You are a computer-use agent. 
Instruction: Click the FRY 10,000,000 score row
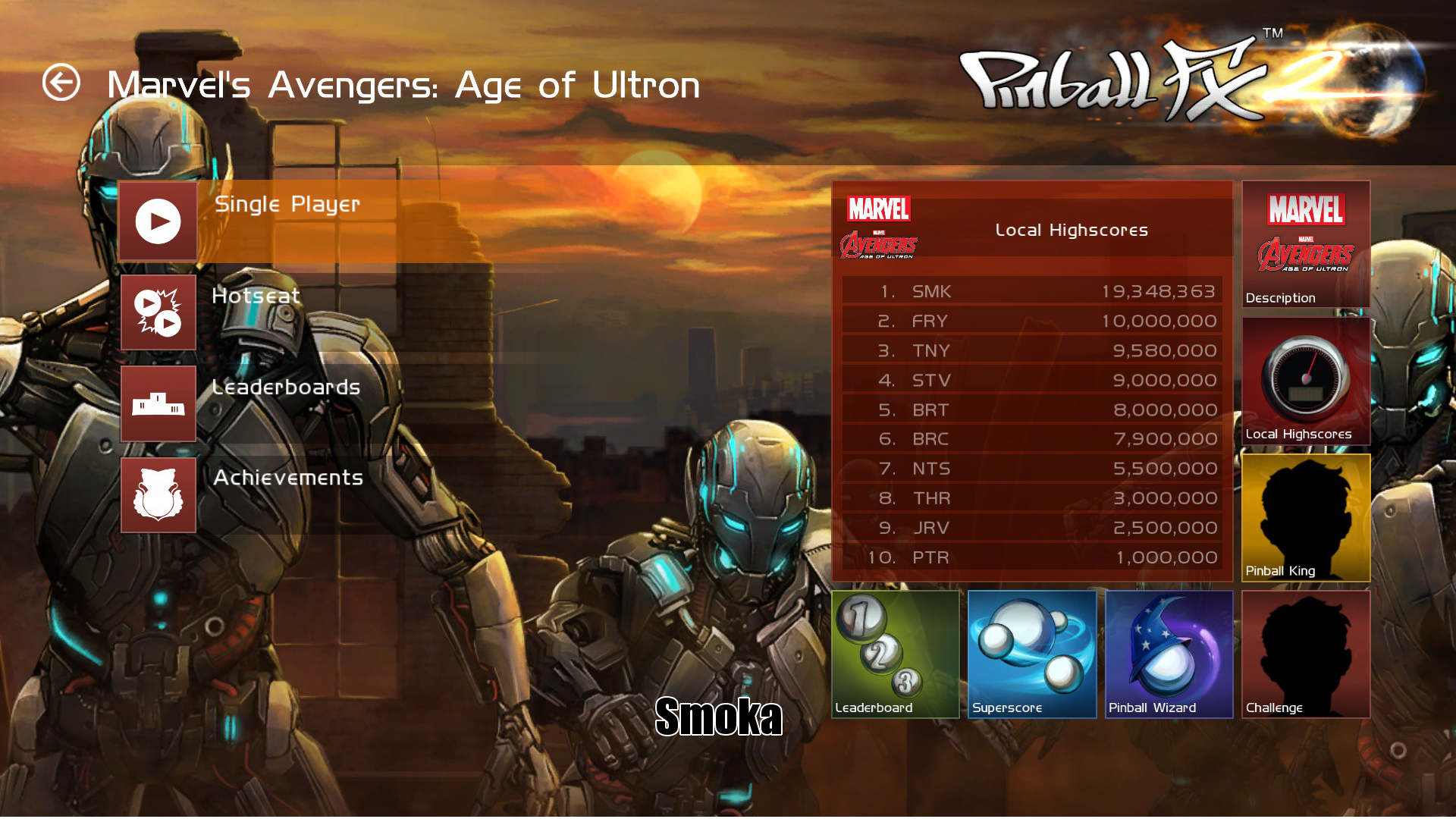tap(1031, 321)
